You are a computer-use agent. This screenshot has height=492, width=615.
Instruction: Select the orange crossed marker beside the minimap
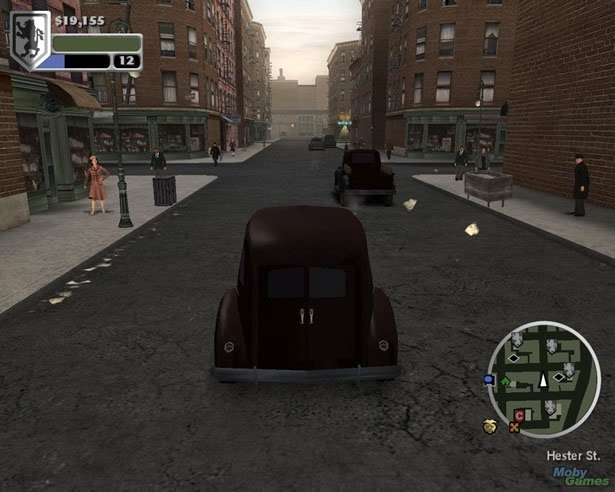[x=515, y=427]
